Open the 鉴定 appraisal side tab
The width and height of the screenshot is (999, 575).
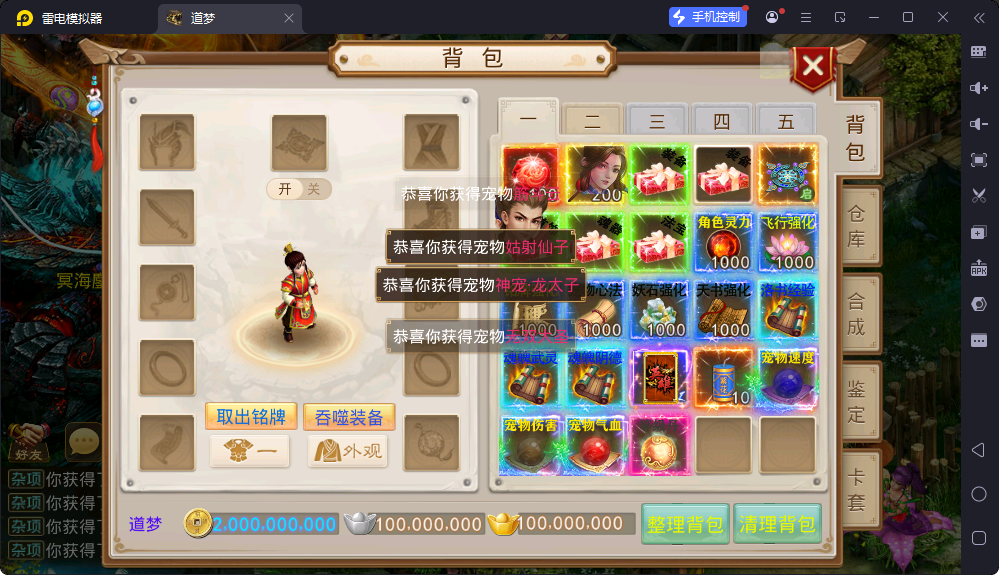coord(856,400)
